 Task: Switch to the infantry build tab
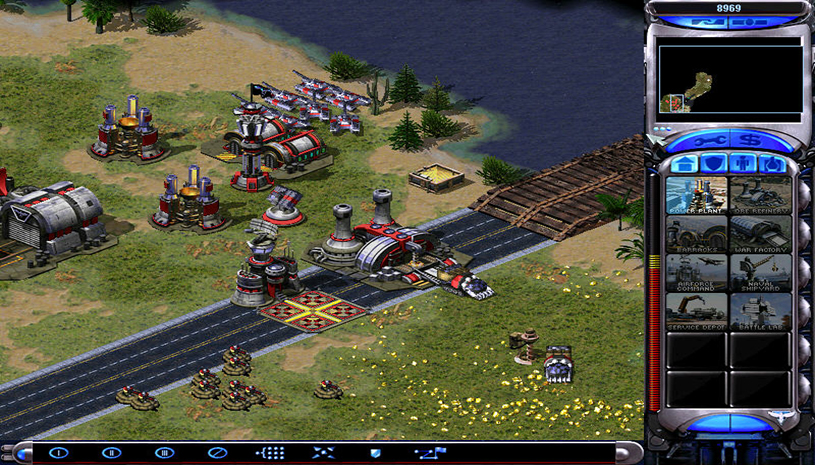click(x=742, y=164)
